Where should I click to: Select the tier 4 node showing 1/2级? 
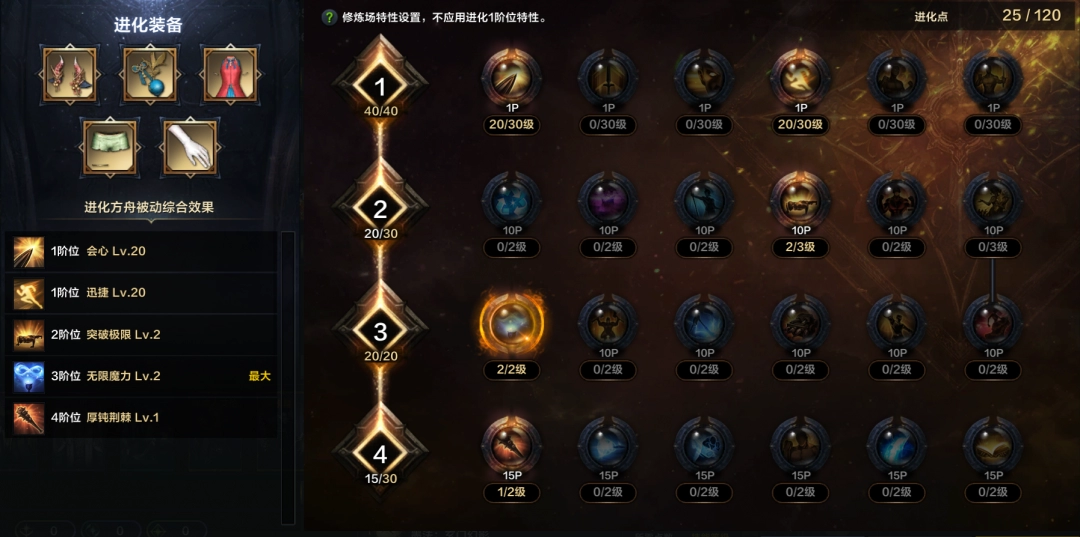[x=512, y=446]
